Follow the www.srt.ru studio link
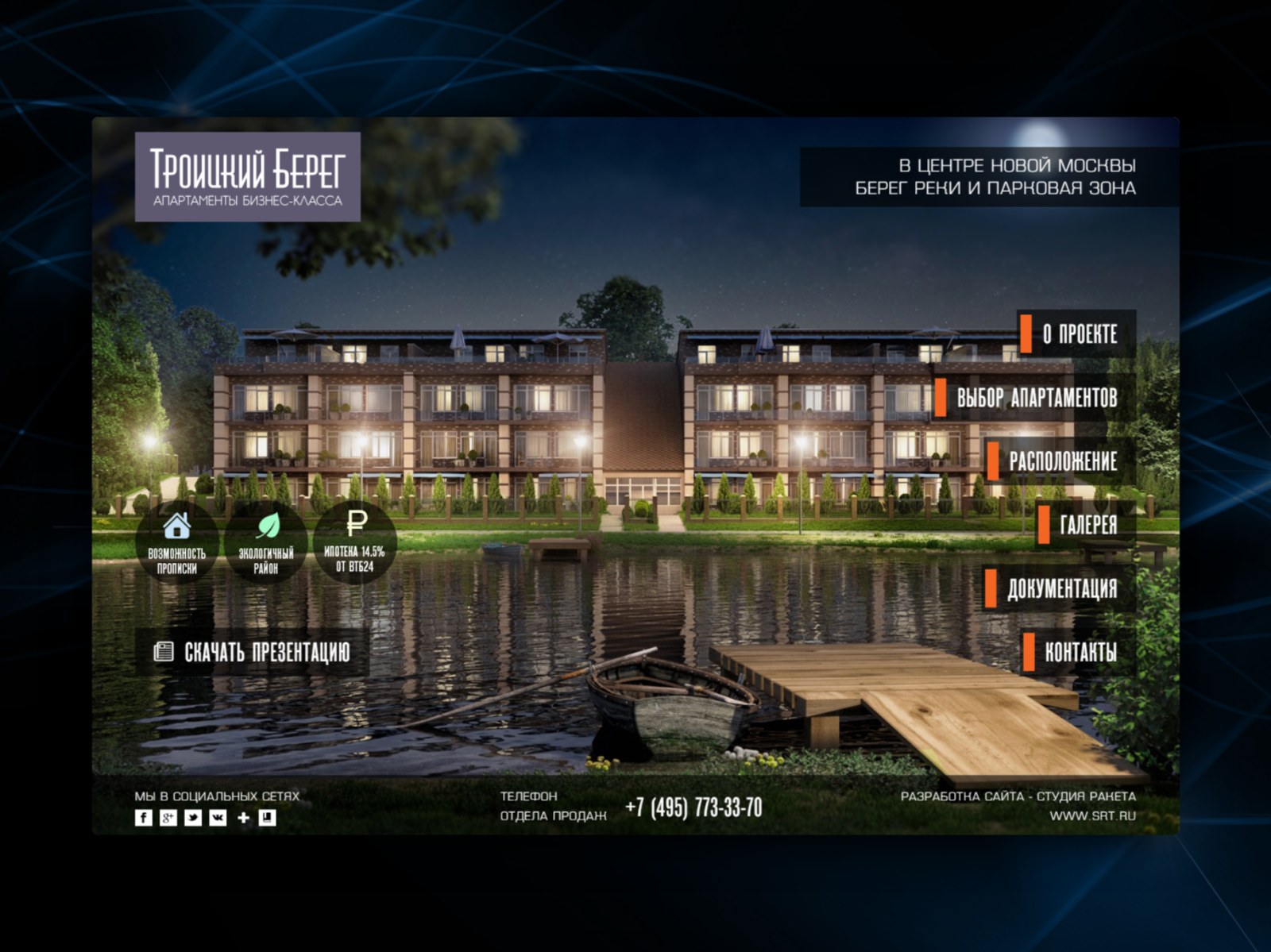The image size is (1271, 952). [x=1092, y=815]
